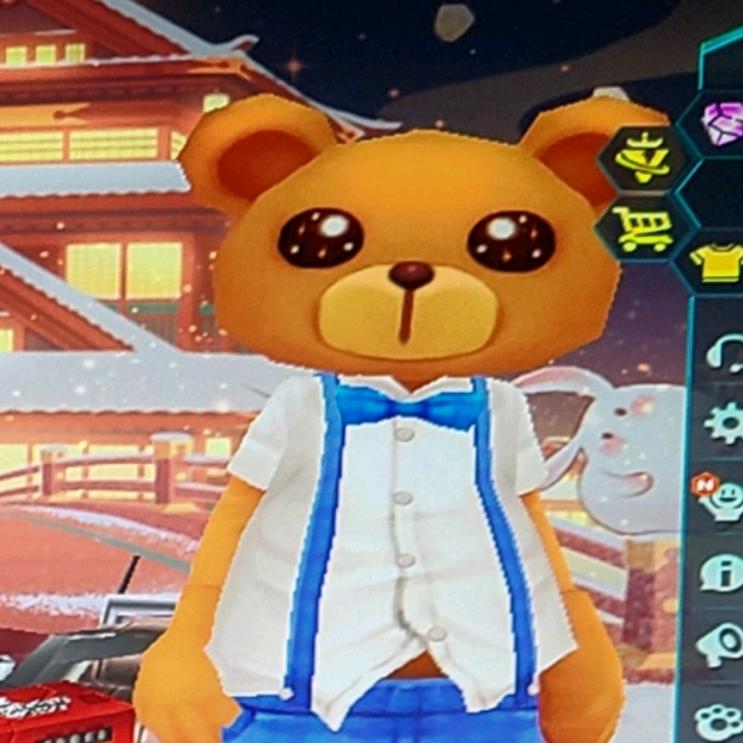Viewport: 743px width, 743px height.
Task: Open the gear settings menu
Action: coord(725,422)
